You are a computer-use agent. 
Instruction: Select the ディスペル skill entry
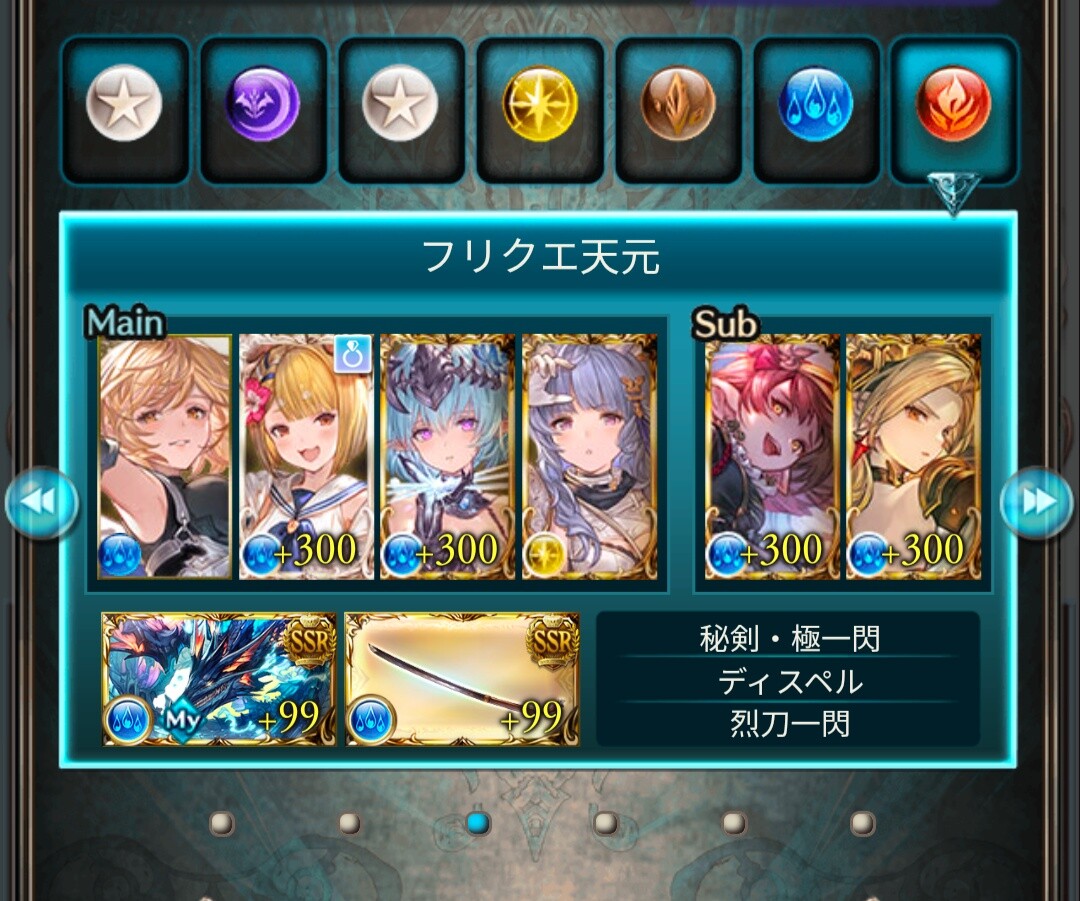pyautogui.click(x=788, y=681)
